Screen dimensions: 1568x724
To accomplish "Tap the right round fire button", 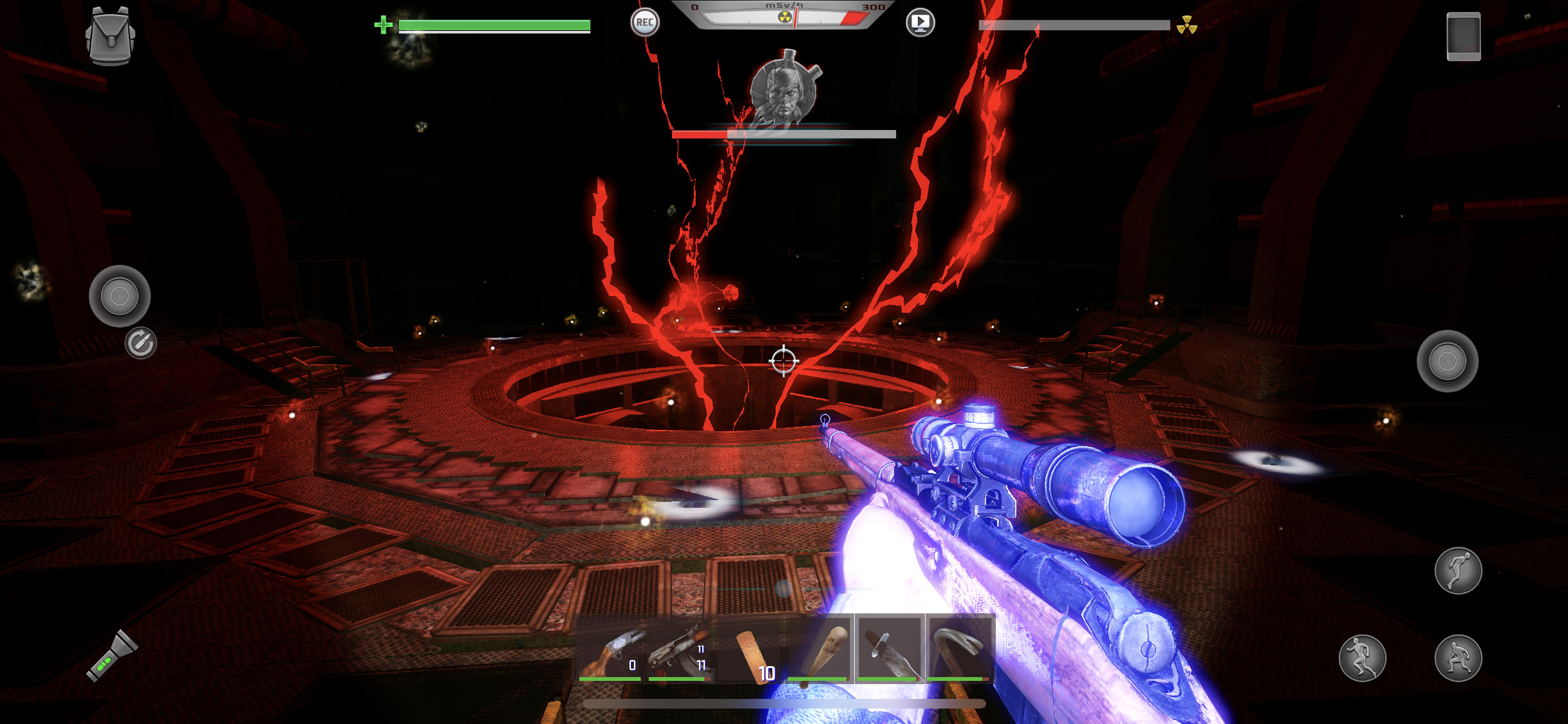I will pos(1447,361).
